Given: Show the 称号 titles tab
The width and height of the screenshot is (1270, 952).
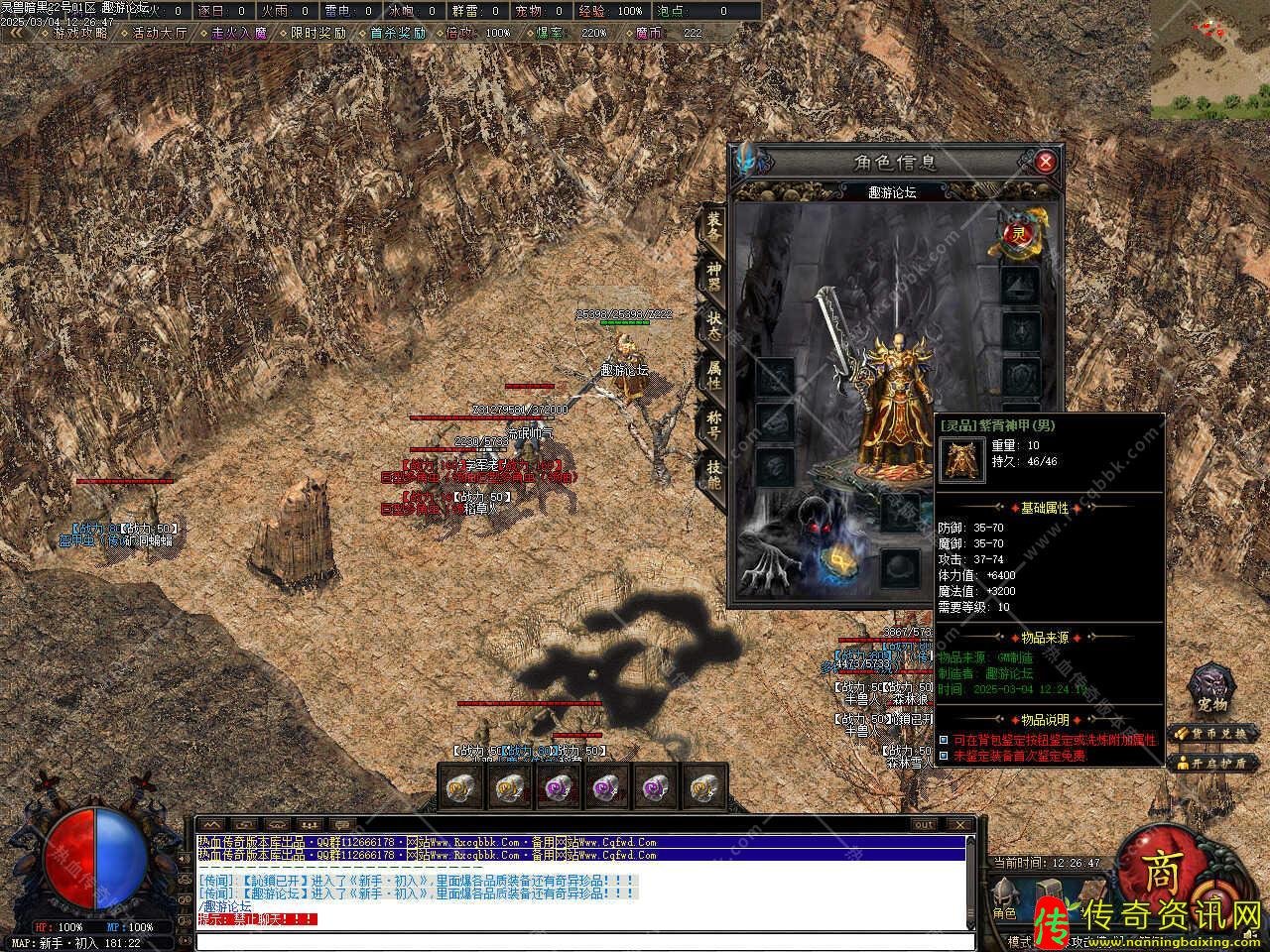Looking at the screenshot, I should (x=714, y=426).
